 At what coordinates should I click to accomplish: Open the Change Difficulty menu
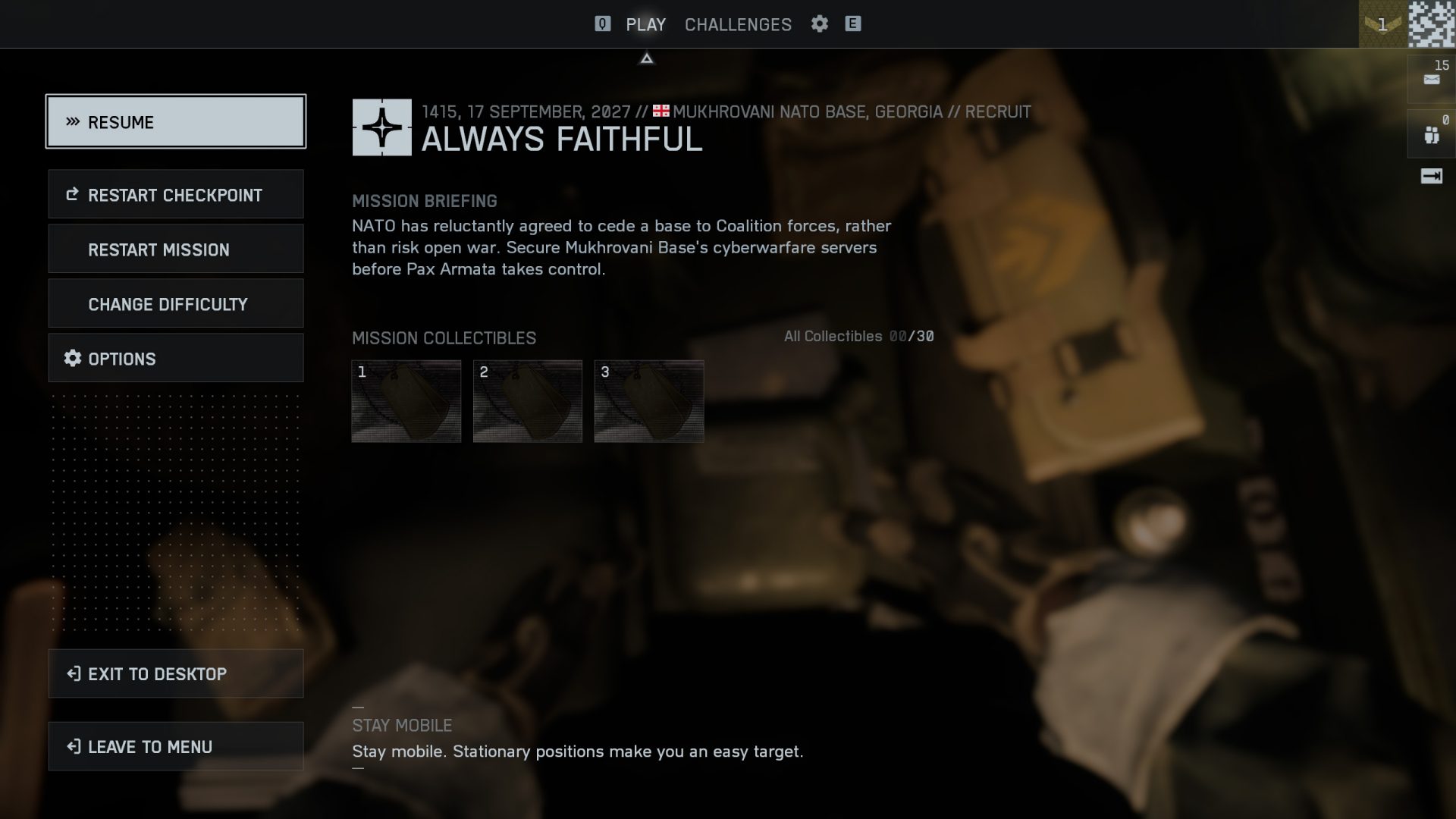pyautogui.click(x=176, y=303)
